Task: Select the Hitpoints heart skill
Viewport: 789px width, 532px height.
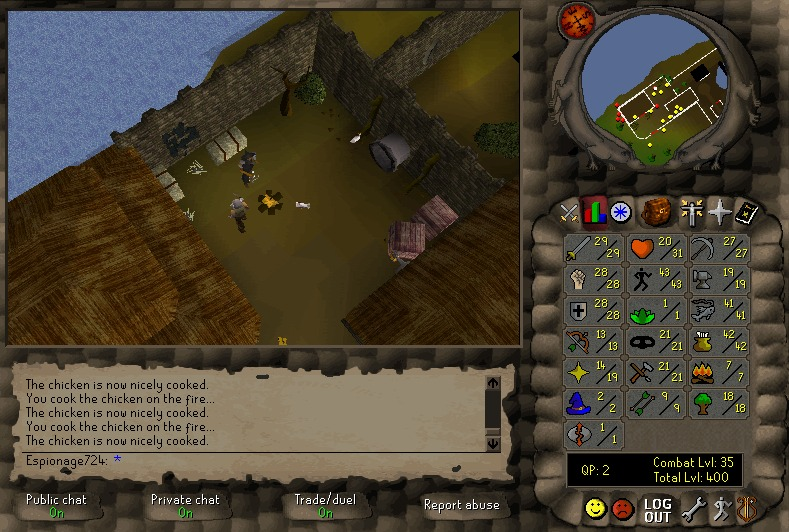Action: point(654,249)
